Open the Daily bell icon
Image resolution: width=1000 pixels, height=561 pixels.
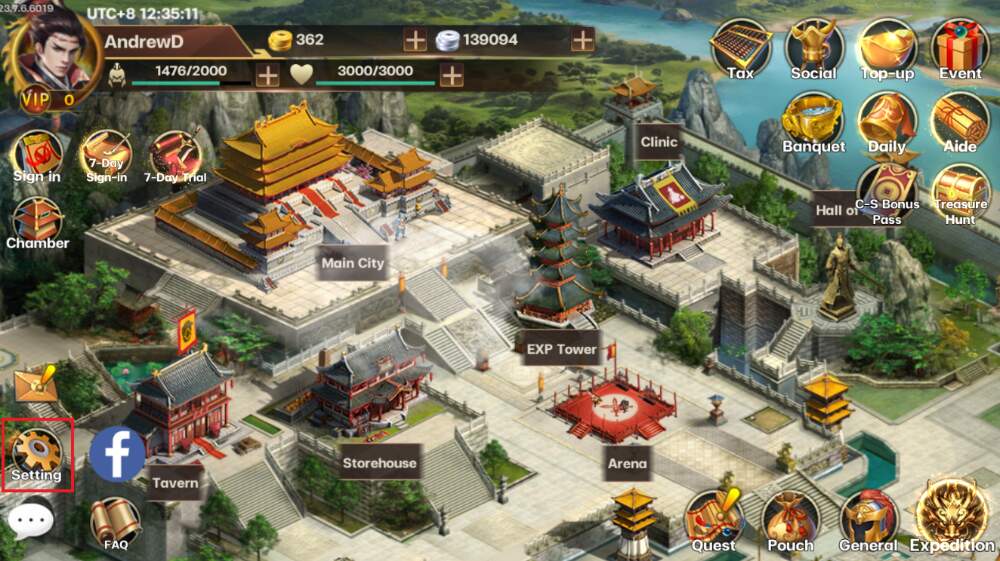coord(887,121)
